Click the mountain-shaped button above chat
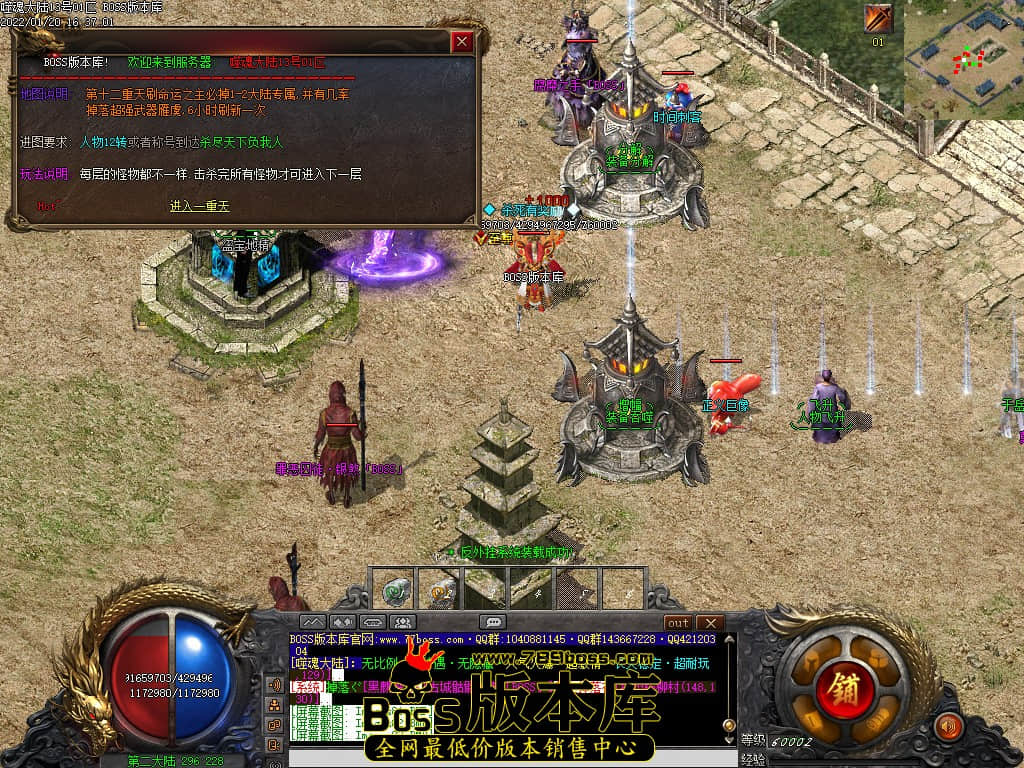 (x=313, y=623)
